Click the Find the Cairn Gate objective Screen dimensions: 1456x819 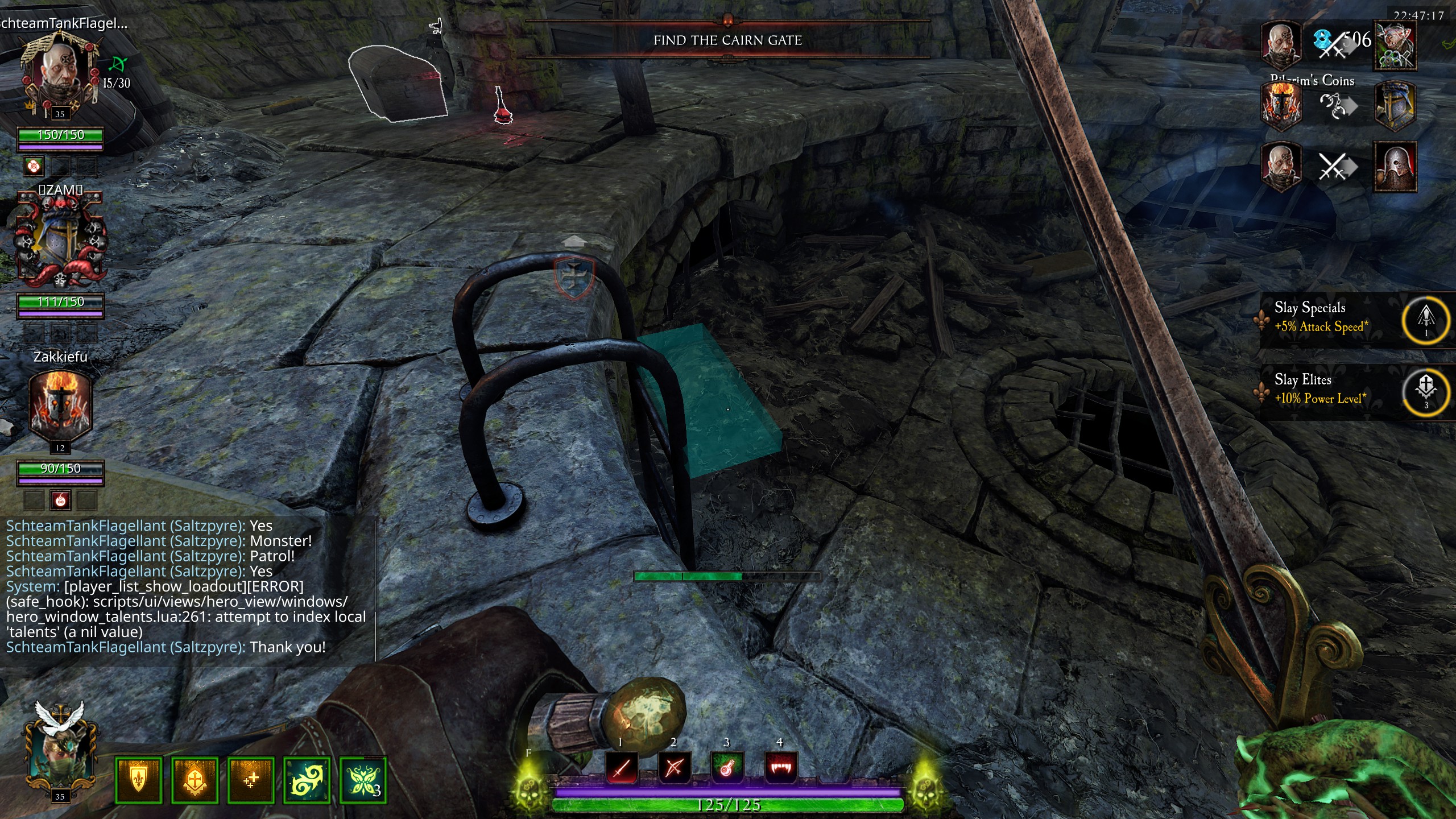[x=727, y=40]
